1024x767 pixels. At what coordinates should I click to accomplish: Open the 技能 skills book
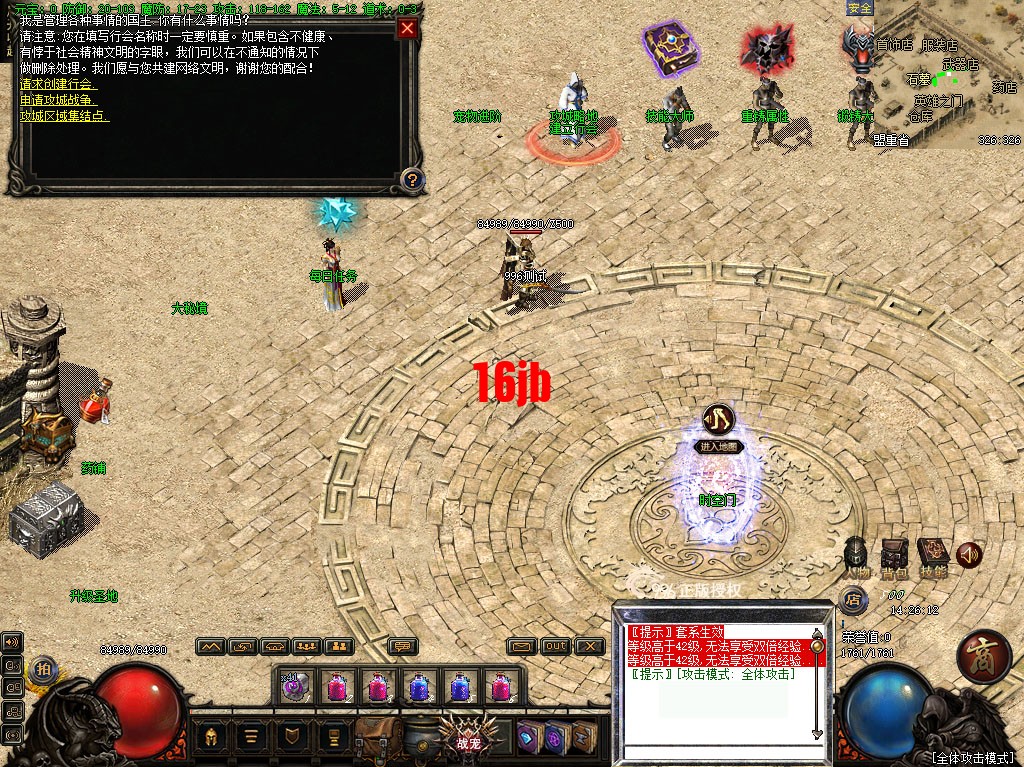932,554
